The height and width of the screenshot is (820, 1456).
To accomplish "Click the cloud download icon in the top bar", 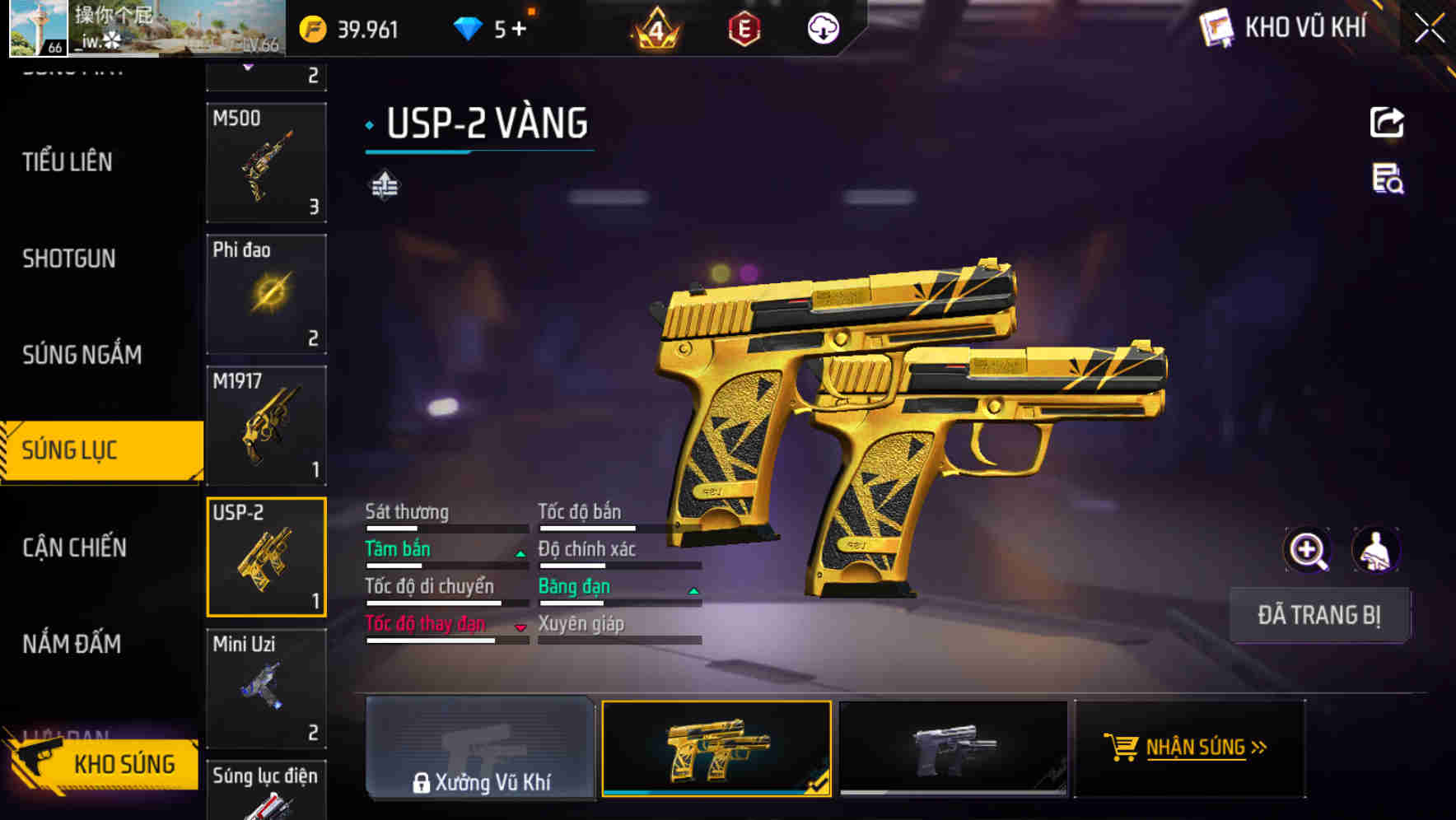I will 822,30.
